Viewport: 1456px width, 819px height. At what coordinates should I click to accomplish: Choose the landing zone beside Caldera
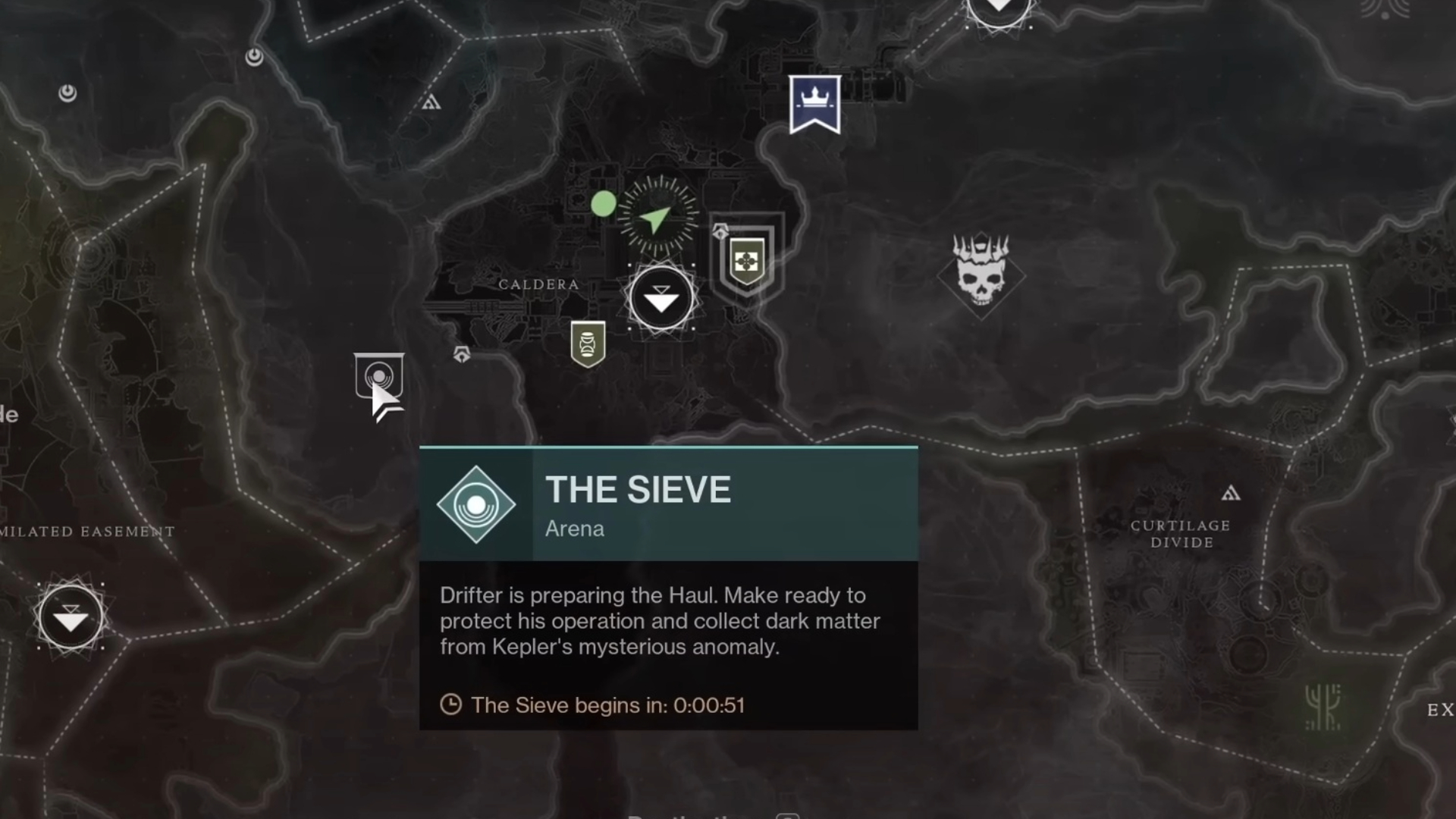661,298
